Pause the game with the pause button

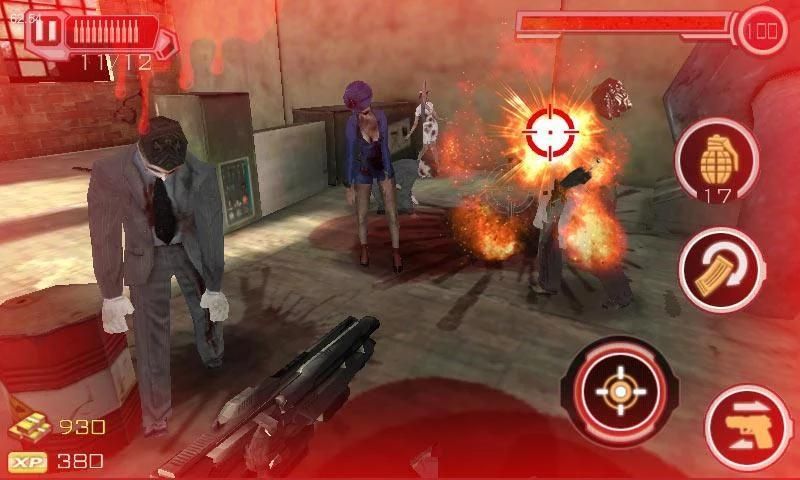pyautogui.click(x=43, y=31)
